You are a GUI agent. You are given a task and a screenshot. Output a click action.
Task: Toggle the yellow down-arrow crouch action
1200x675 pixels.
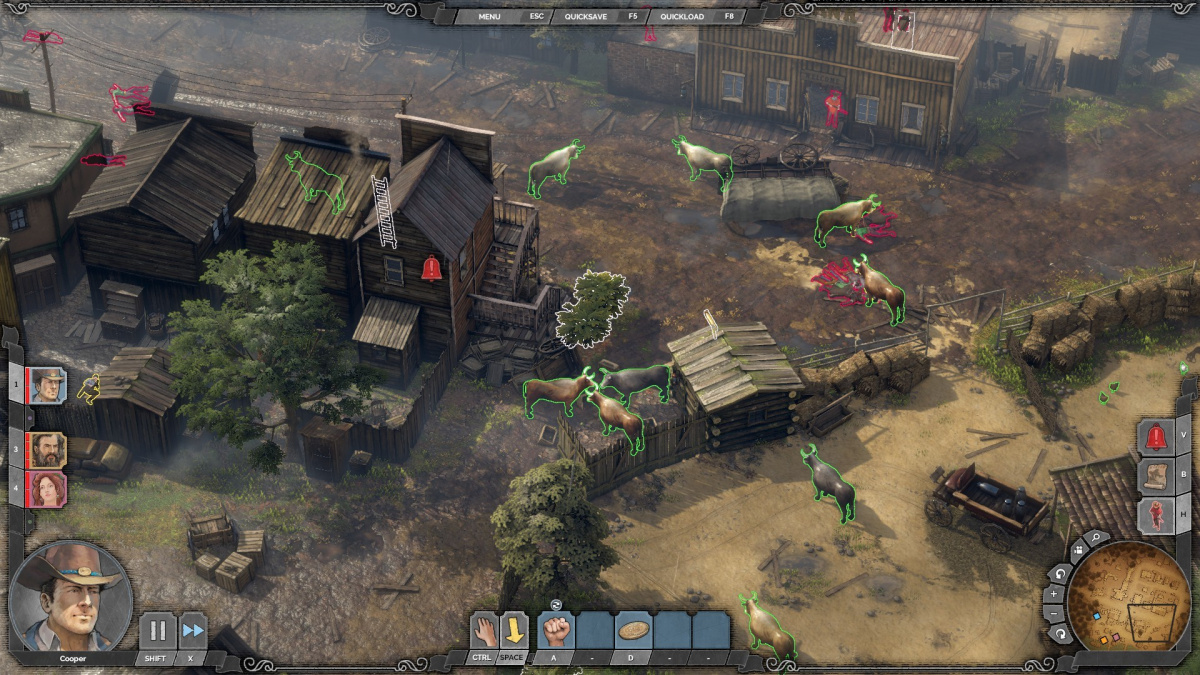tap(514, 630)
